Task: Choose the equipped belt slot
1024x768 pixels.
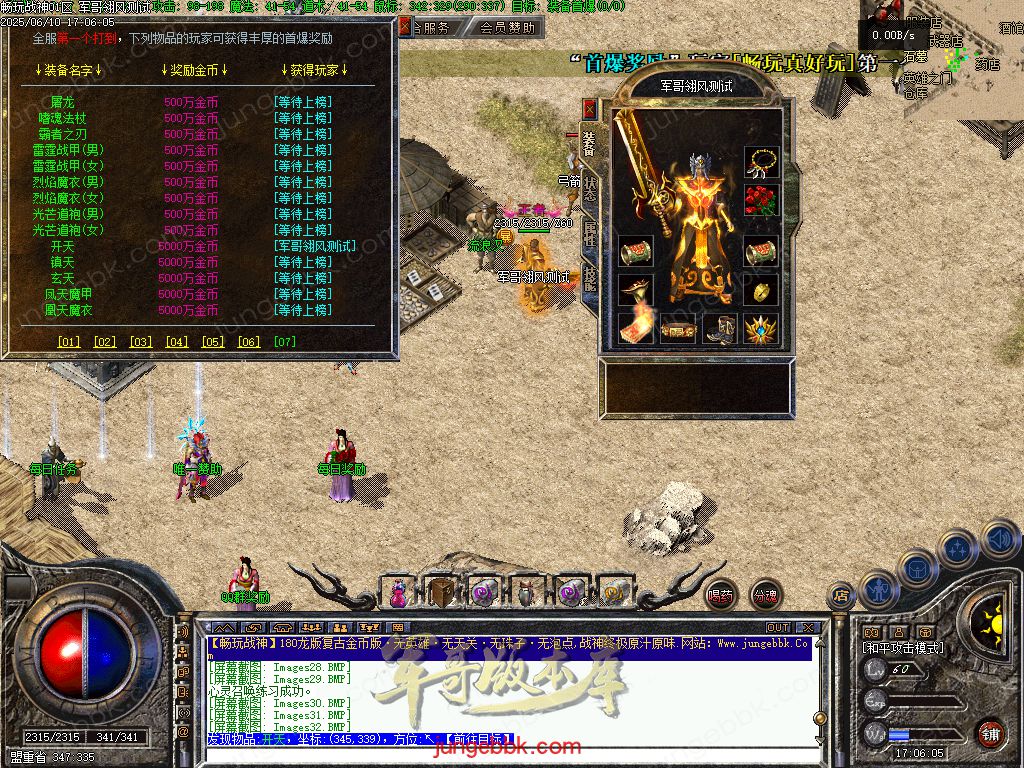Action: click(678, 328)
